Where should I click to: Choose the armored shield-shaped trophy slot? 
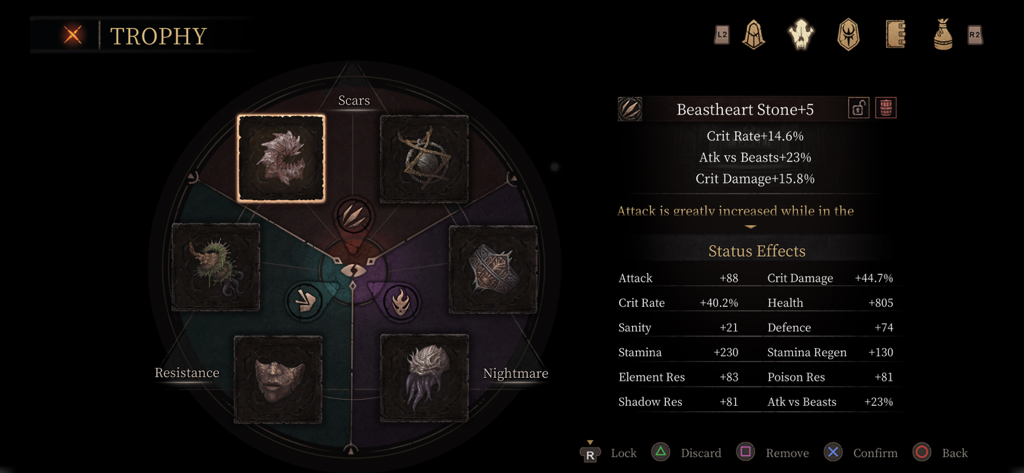pyautogui.click(x=493, y=269)
